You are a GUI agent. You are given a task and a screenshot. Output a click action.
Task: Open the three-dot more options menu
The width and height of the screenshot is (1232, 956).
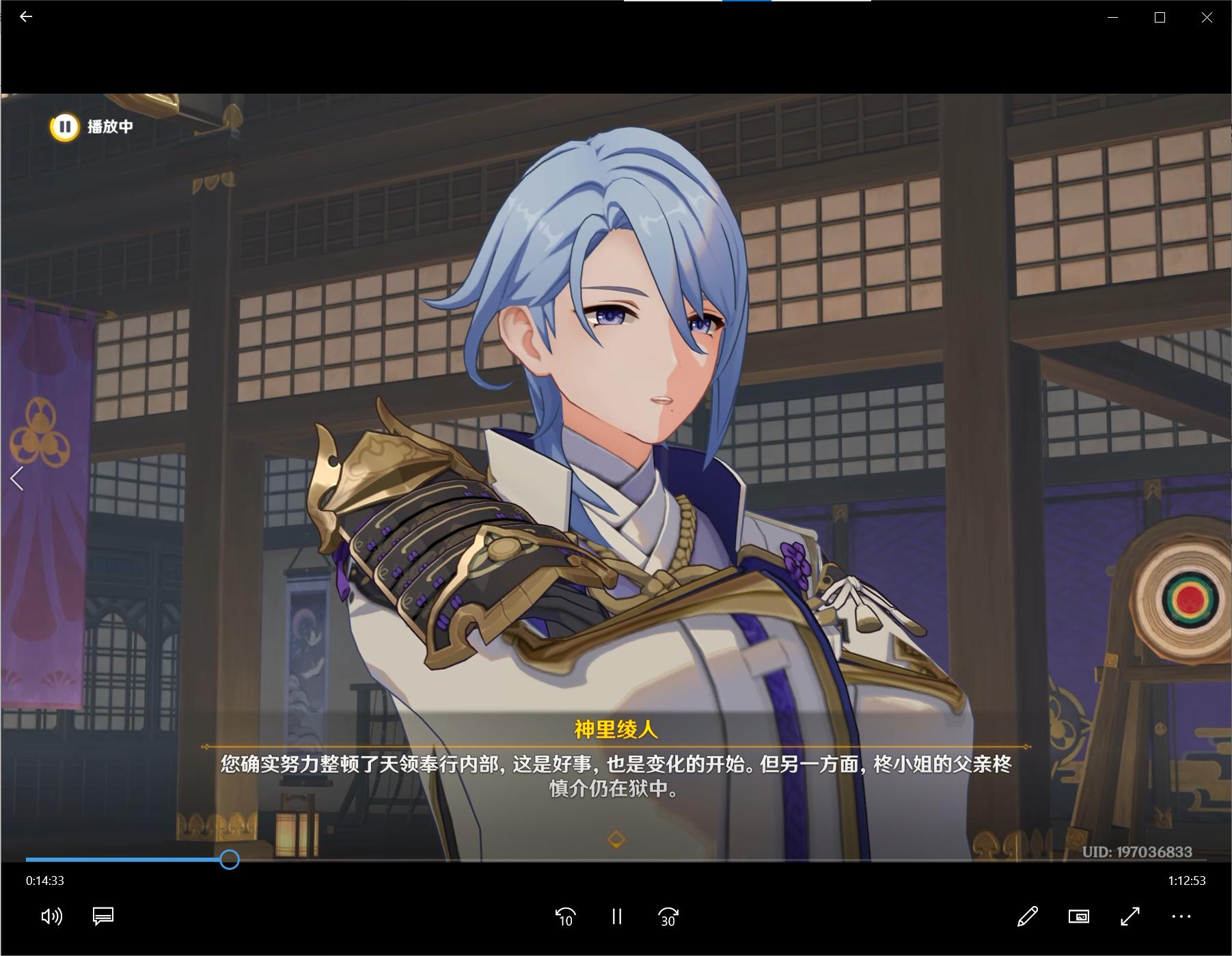point(1181,916)
